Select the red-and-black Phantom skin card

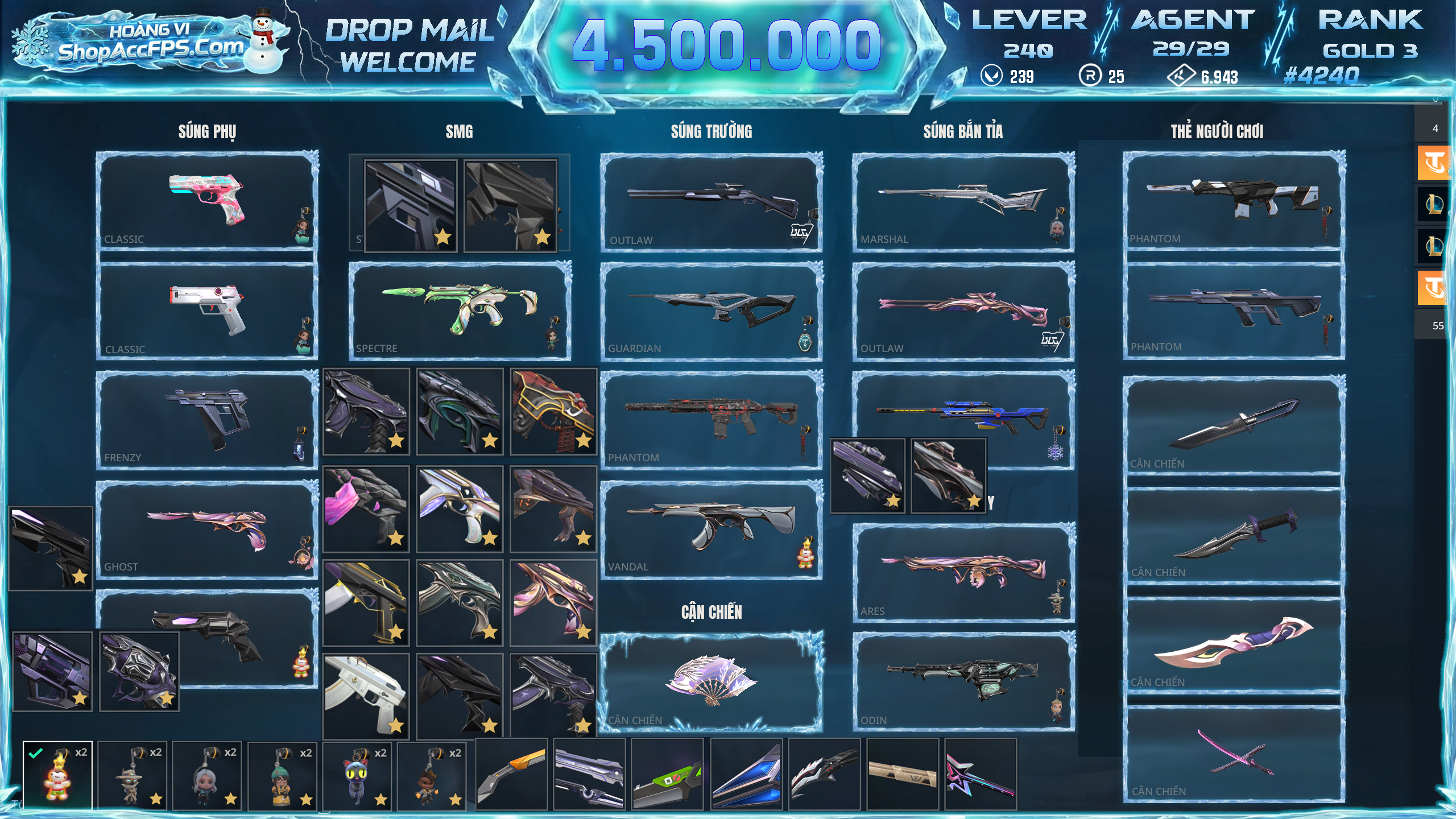tap(711, 420)
